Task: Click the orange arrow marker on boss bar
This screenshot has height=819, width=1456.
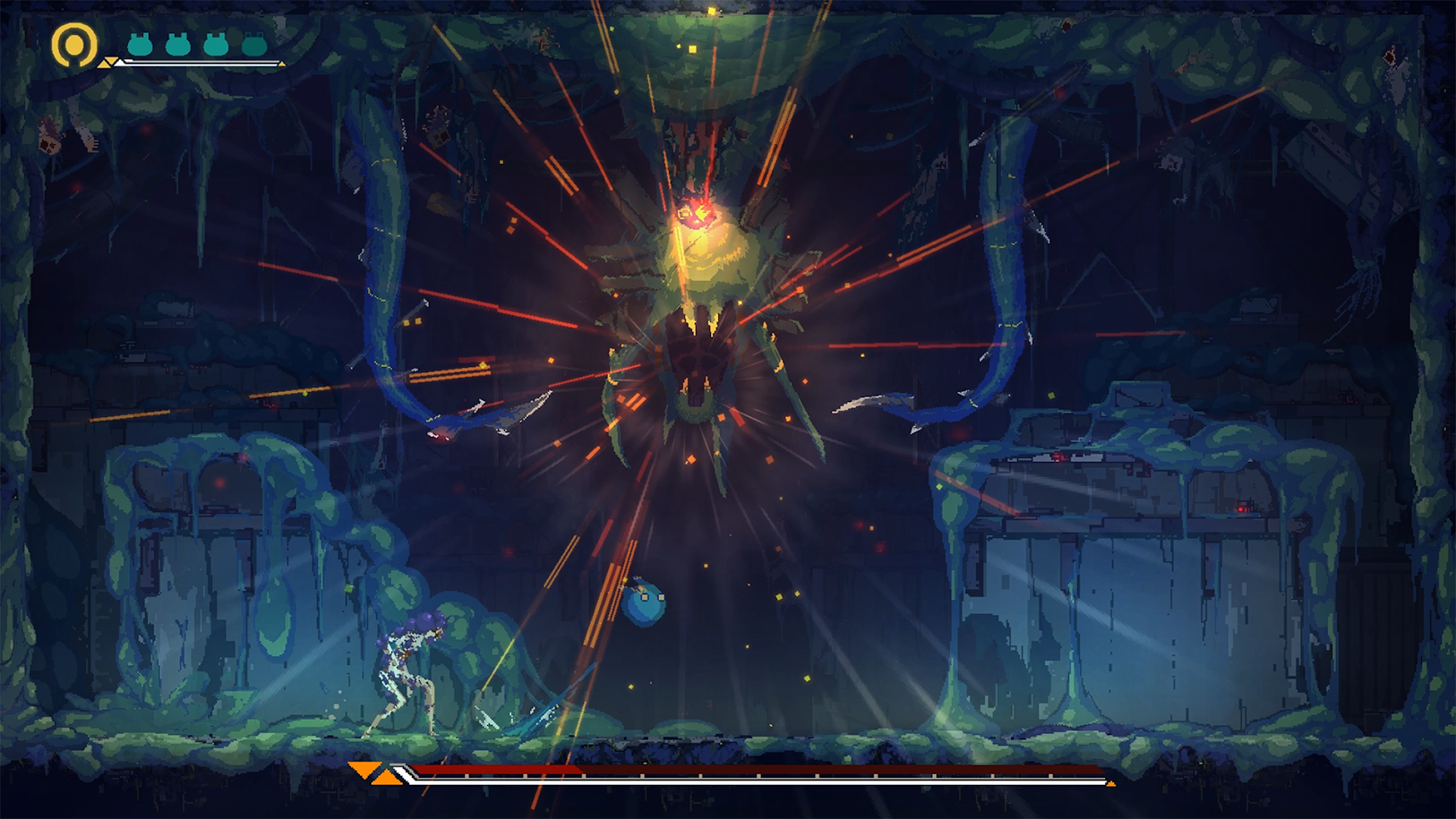Action: 364,769
